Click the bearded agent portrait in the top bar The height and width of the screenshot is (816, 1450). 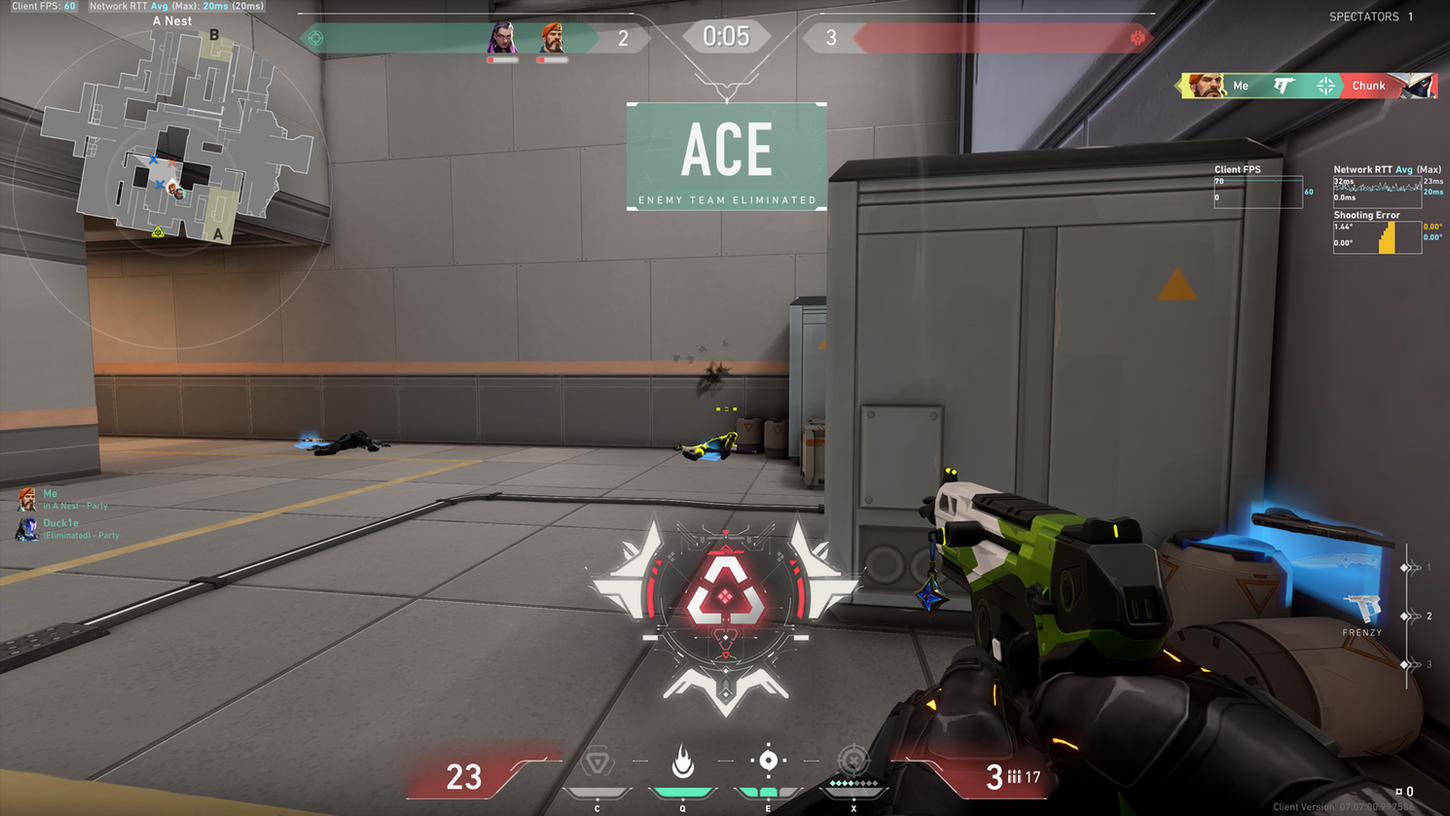552,39
